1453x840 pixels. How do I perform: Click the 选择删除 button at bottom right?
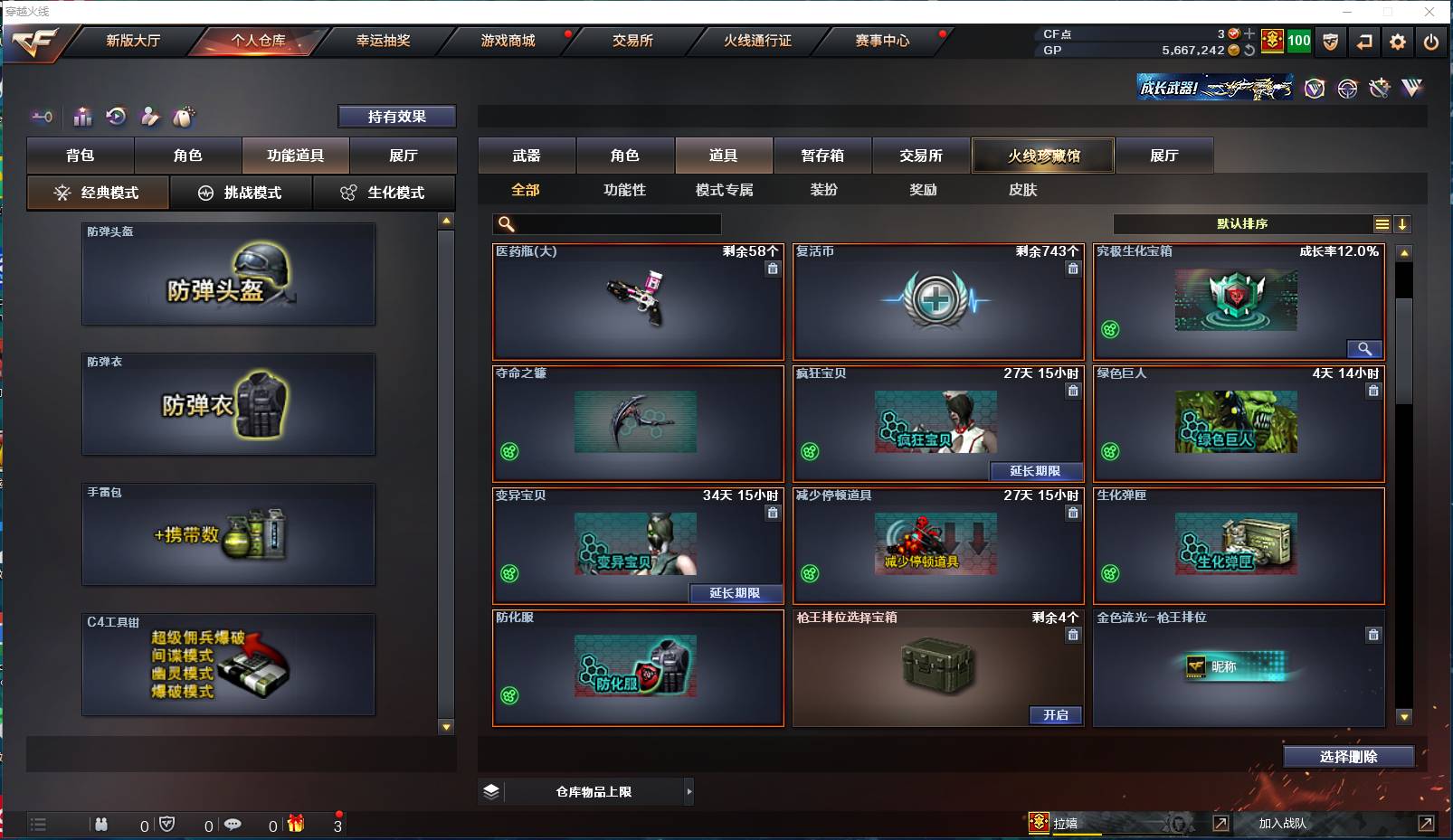pos(1349,756)
